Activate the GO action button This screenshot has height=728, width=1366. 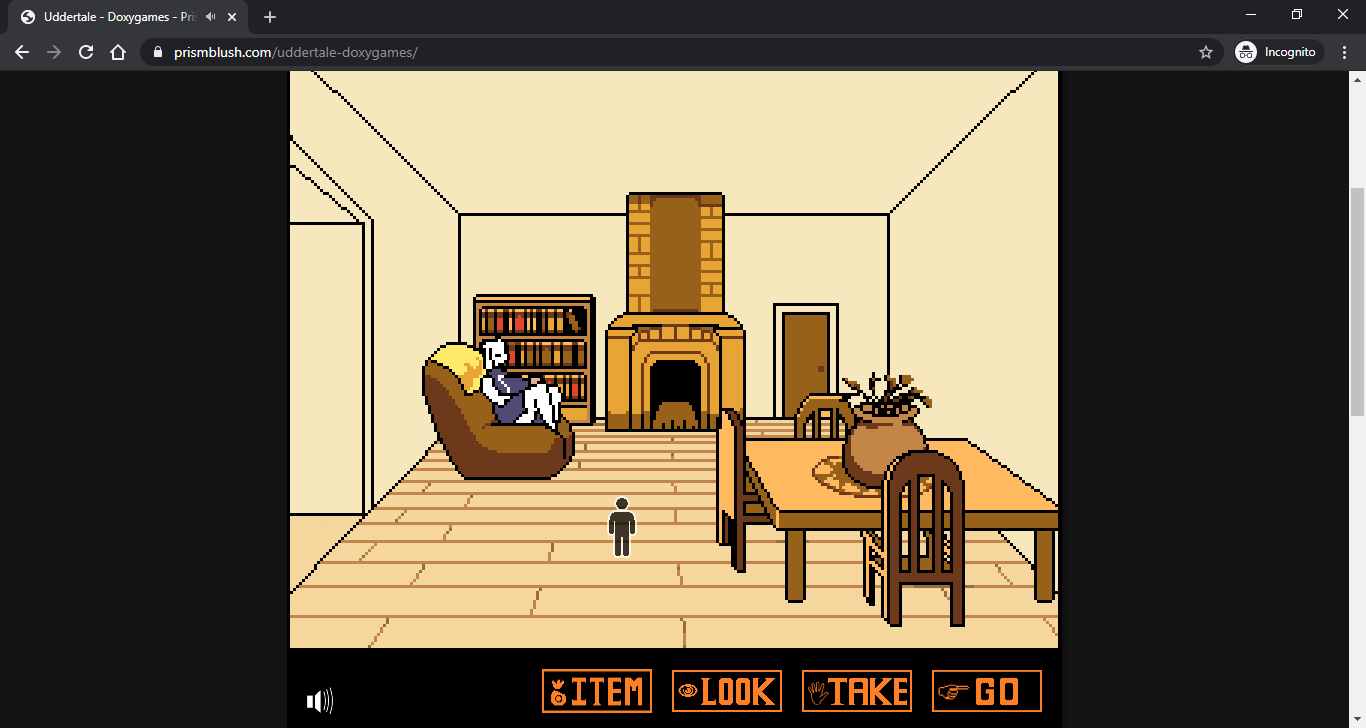coord(987,691)
